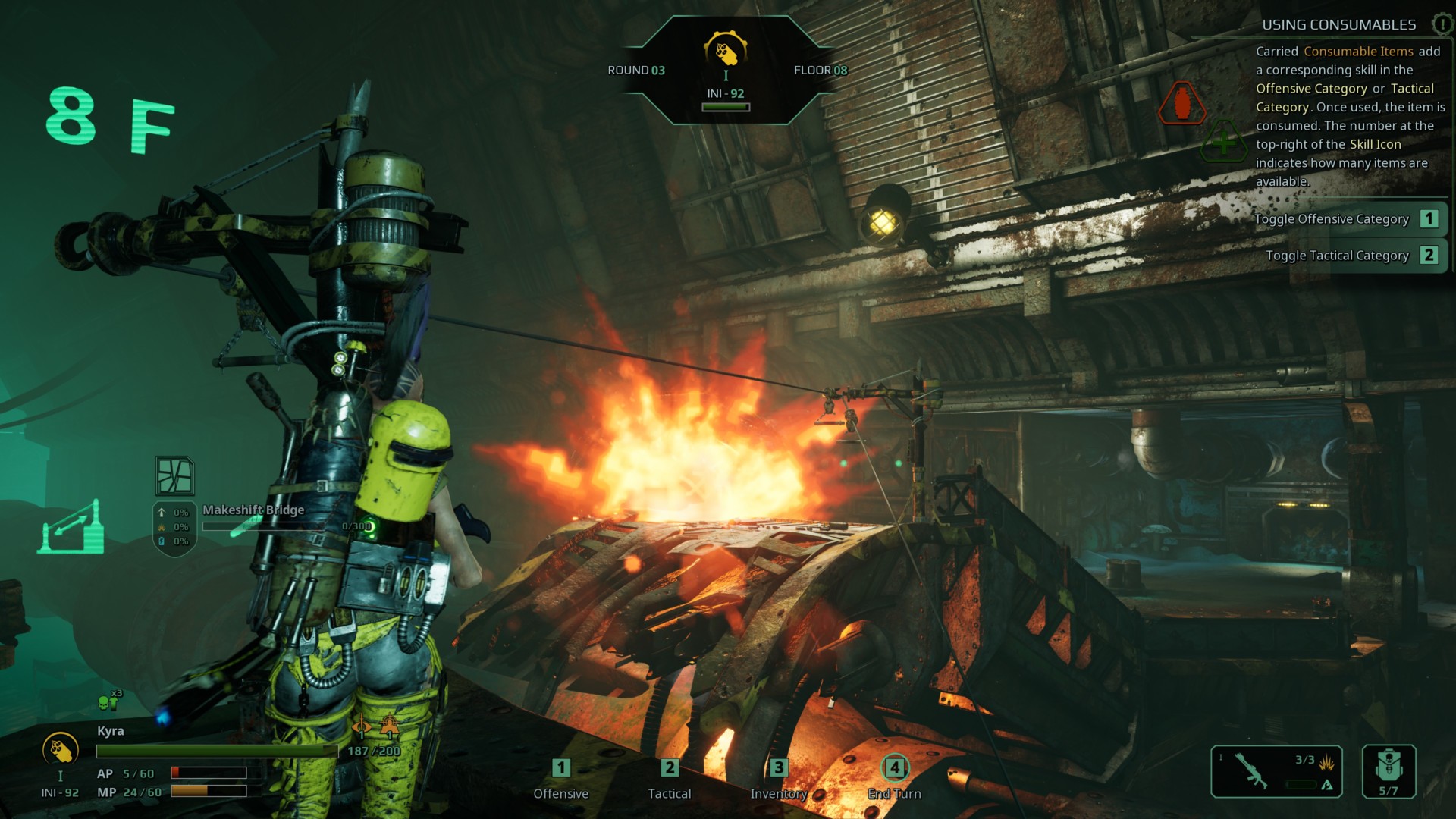Open the Tactical skill category
The width and height of the screenshot is (1456, 819).
point(669,780)
